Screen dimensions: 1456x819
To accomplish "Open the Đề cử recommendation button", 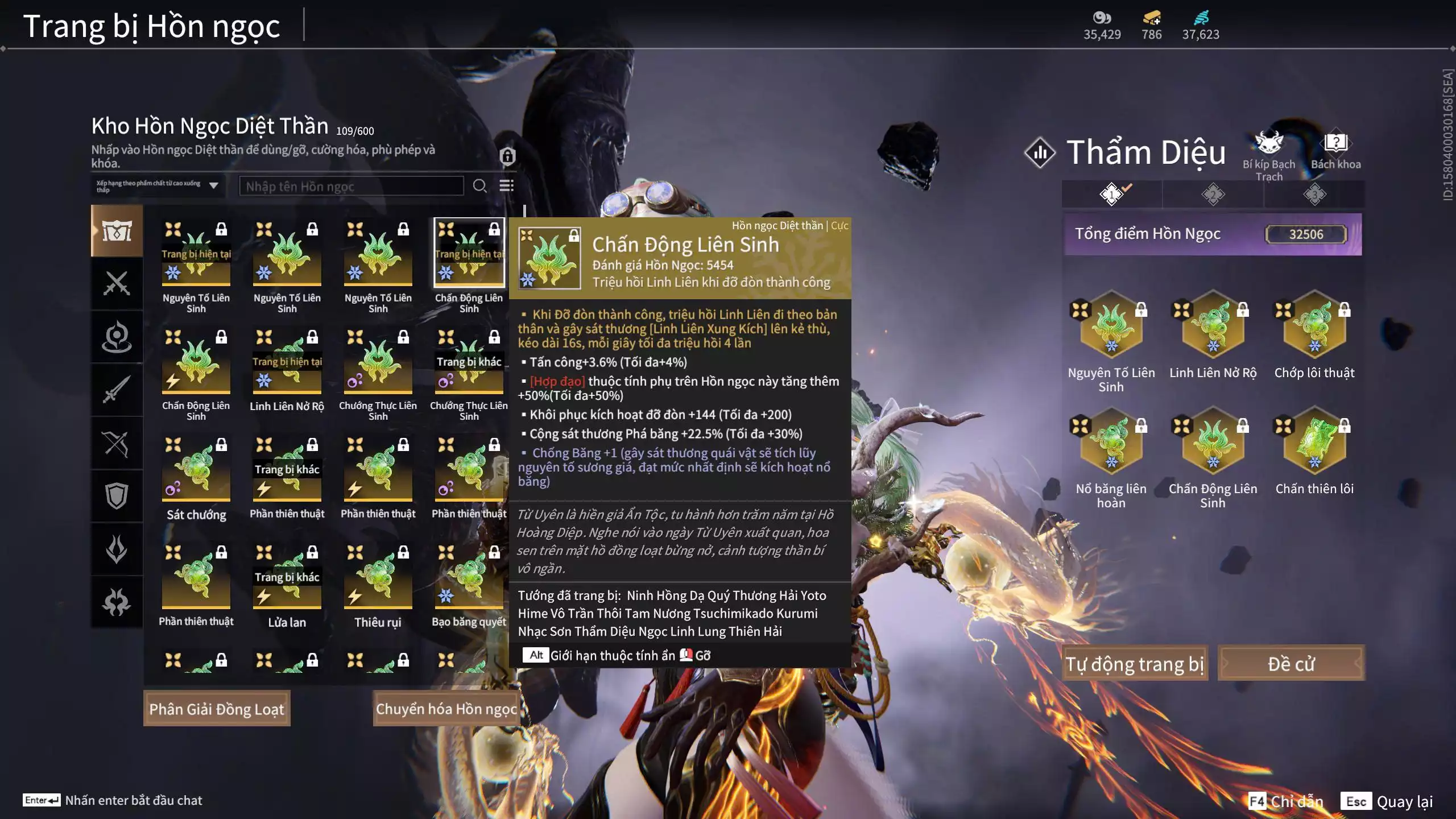I will [x=1291, y=664].
